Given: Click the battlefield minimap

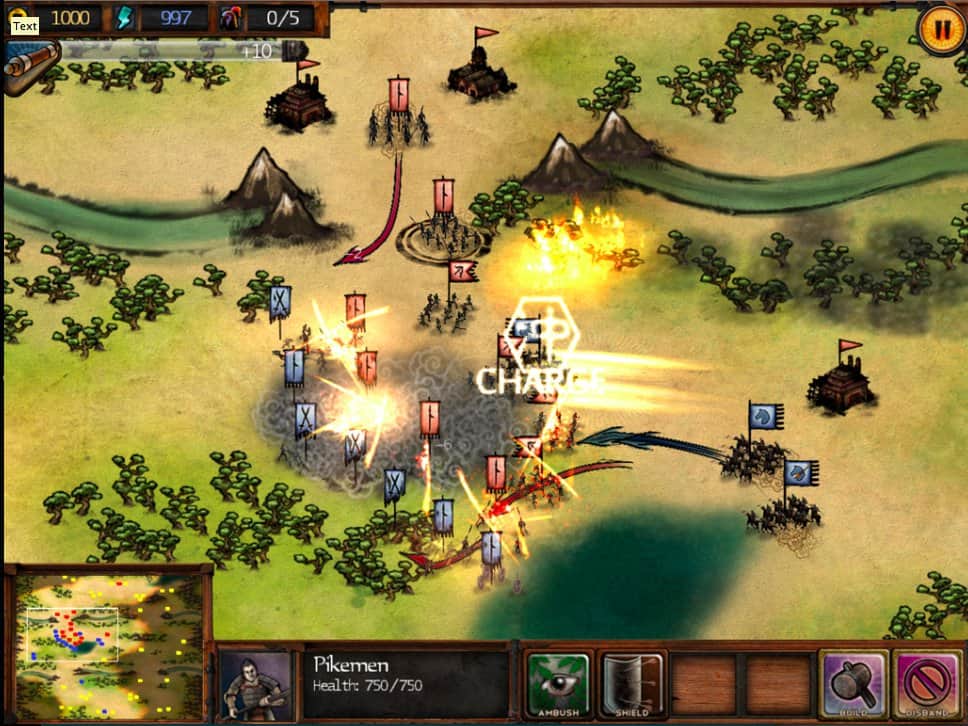Looking at the screenshot, I should click(x=107, y=642).
